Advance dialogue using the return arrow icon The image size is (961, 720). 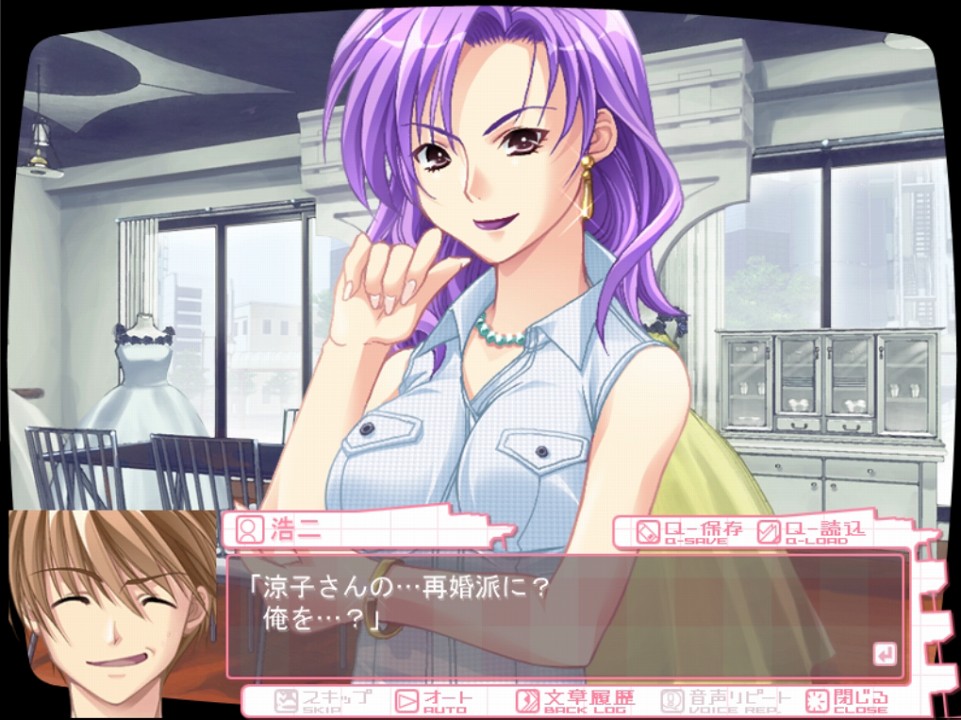point(884,655)
